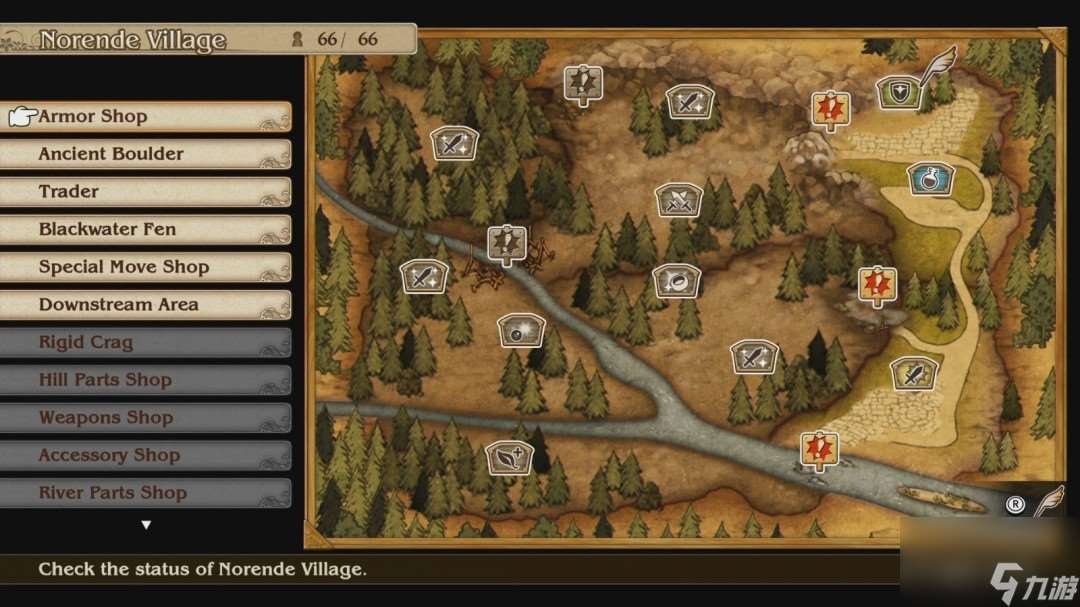Image resolution: width=1080 pixels, height=607 pixels.
Task: Select the green sword shop marker on map
Action: click(x=914, y=373)
